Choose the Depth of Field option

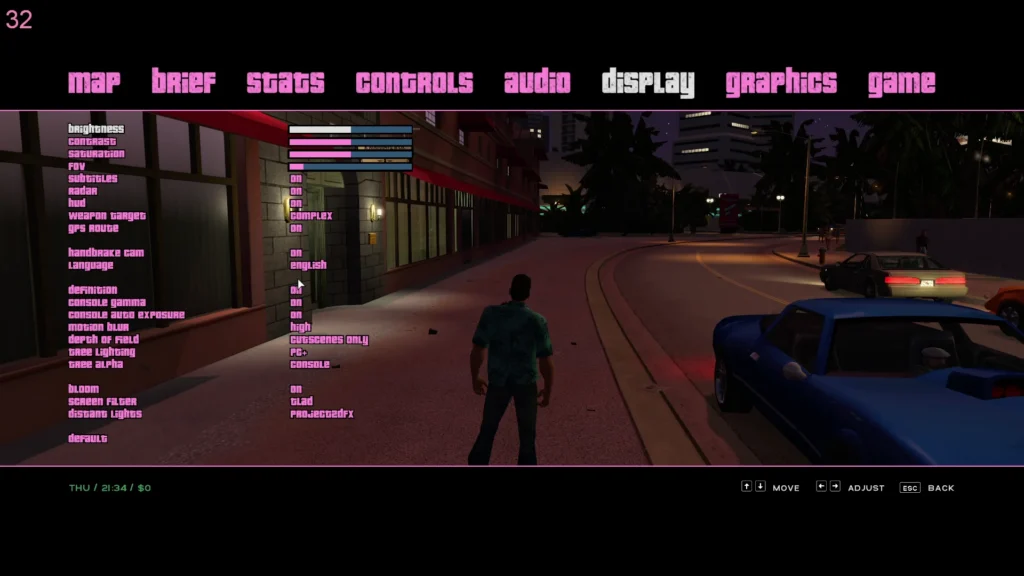coord(329,340)
